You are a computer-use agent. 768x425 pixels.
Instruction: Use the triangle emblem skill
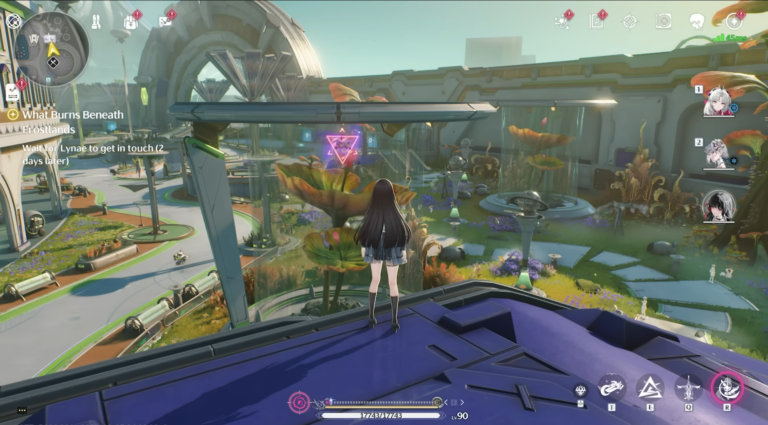(x=650, y=387)
